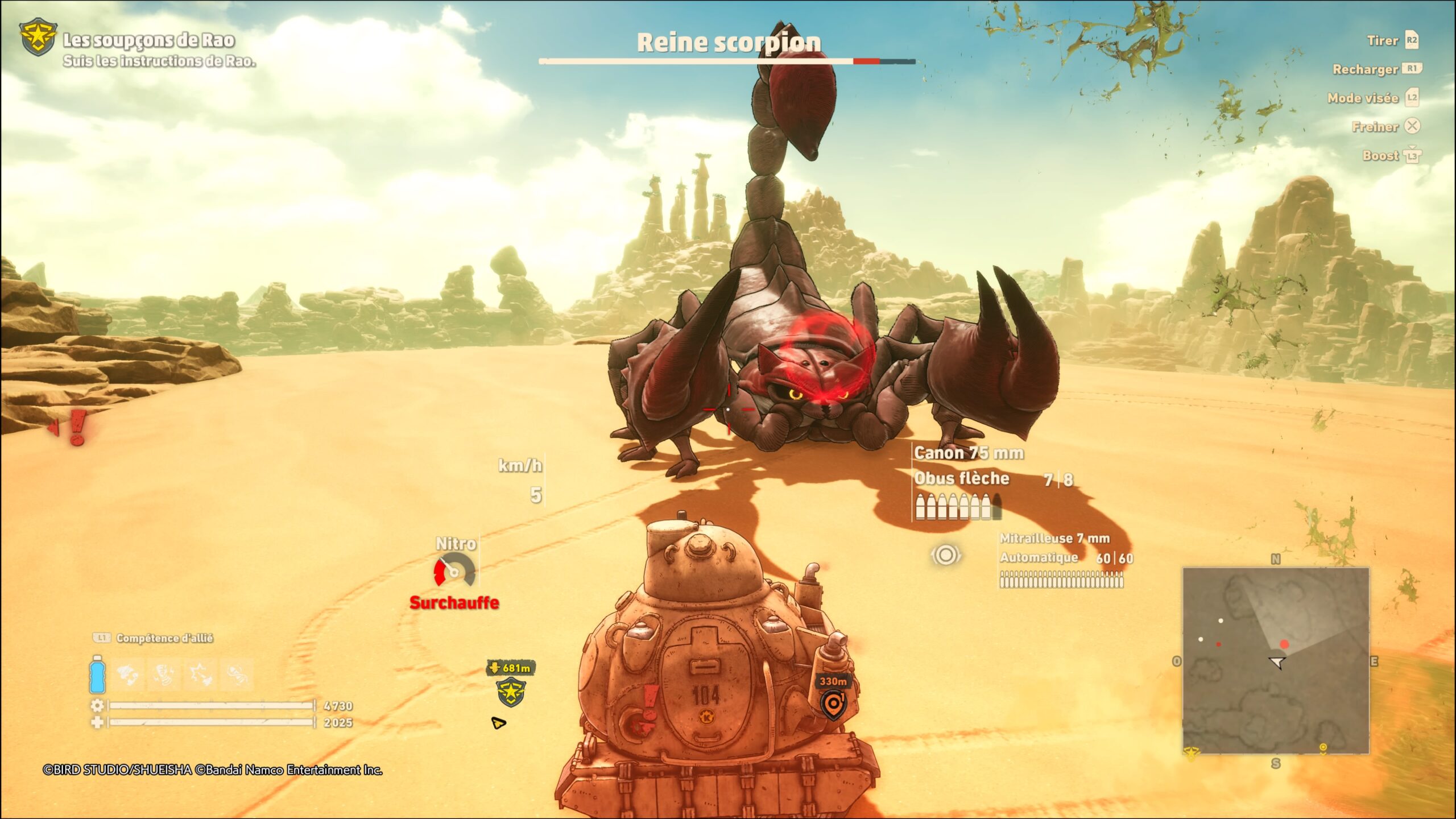Activate the Nitro gauge
Viewport: 1456px width, 819px height.
pos(454,570)
